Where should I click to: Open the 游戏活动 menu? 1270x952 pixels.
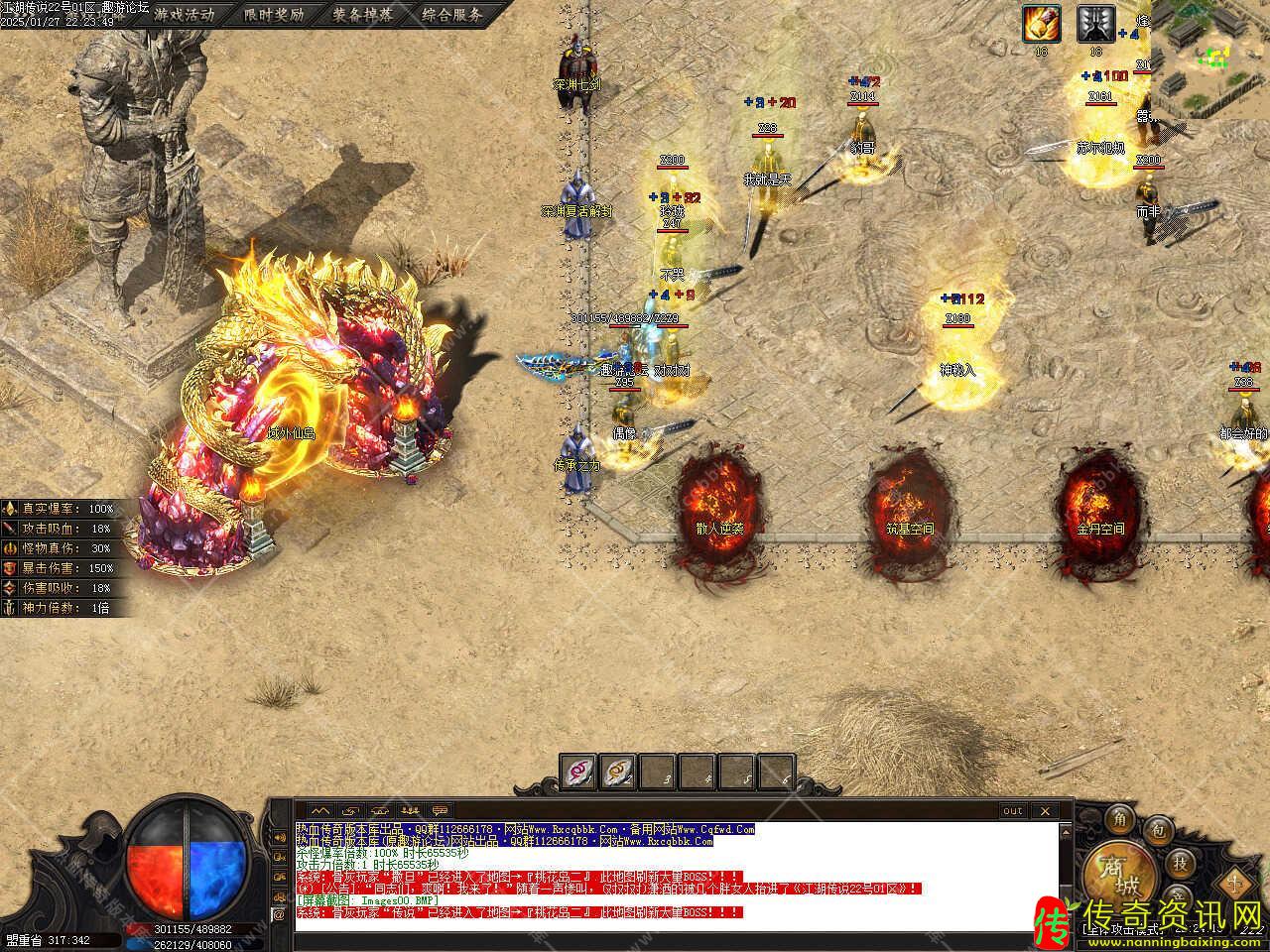[x=184, y=14]
